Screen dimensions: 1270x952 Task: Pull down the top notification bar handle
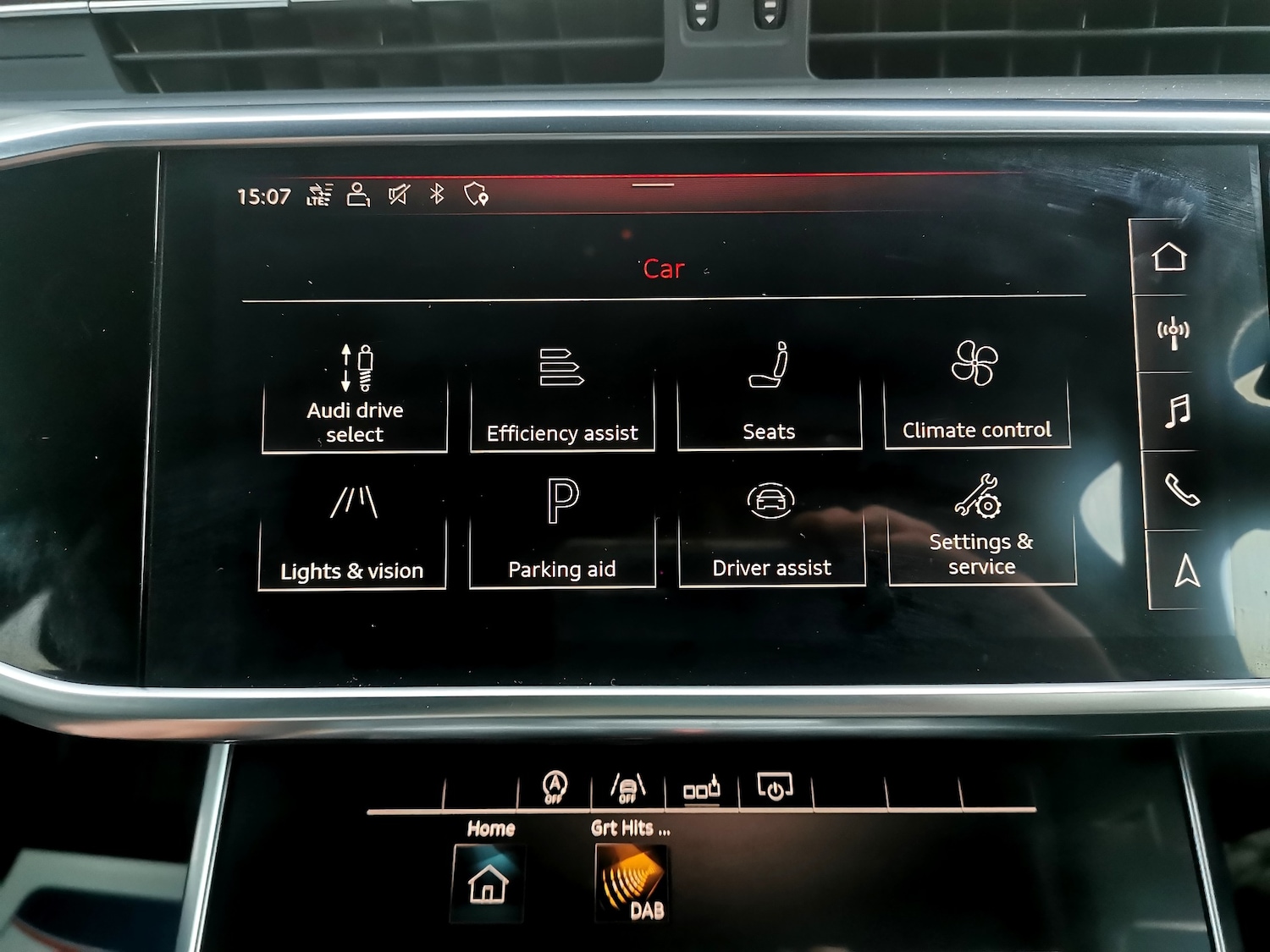point(653,184)
